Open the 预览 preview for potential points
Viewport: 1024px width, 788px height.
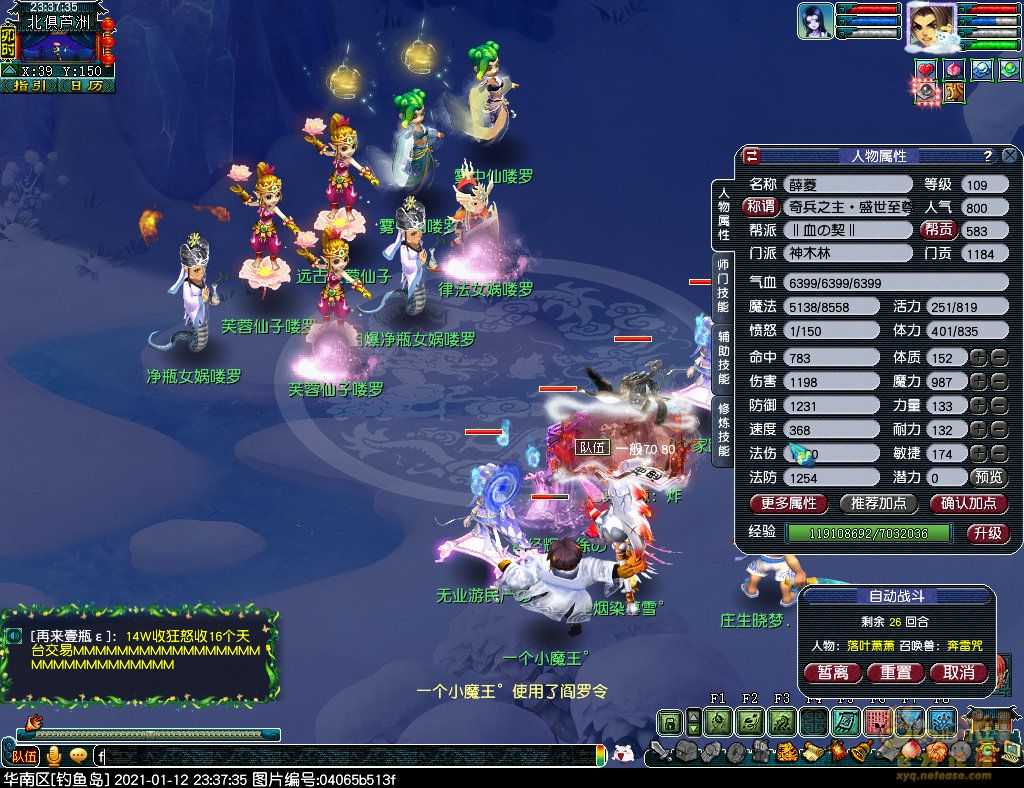pyautogui.click(x=989, y=478)
